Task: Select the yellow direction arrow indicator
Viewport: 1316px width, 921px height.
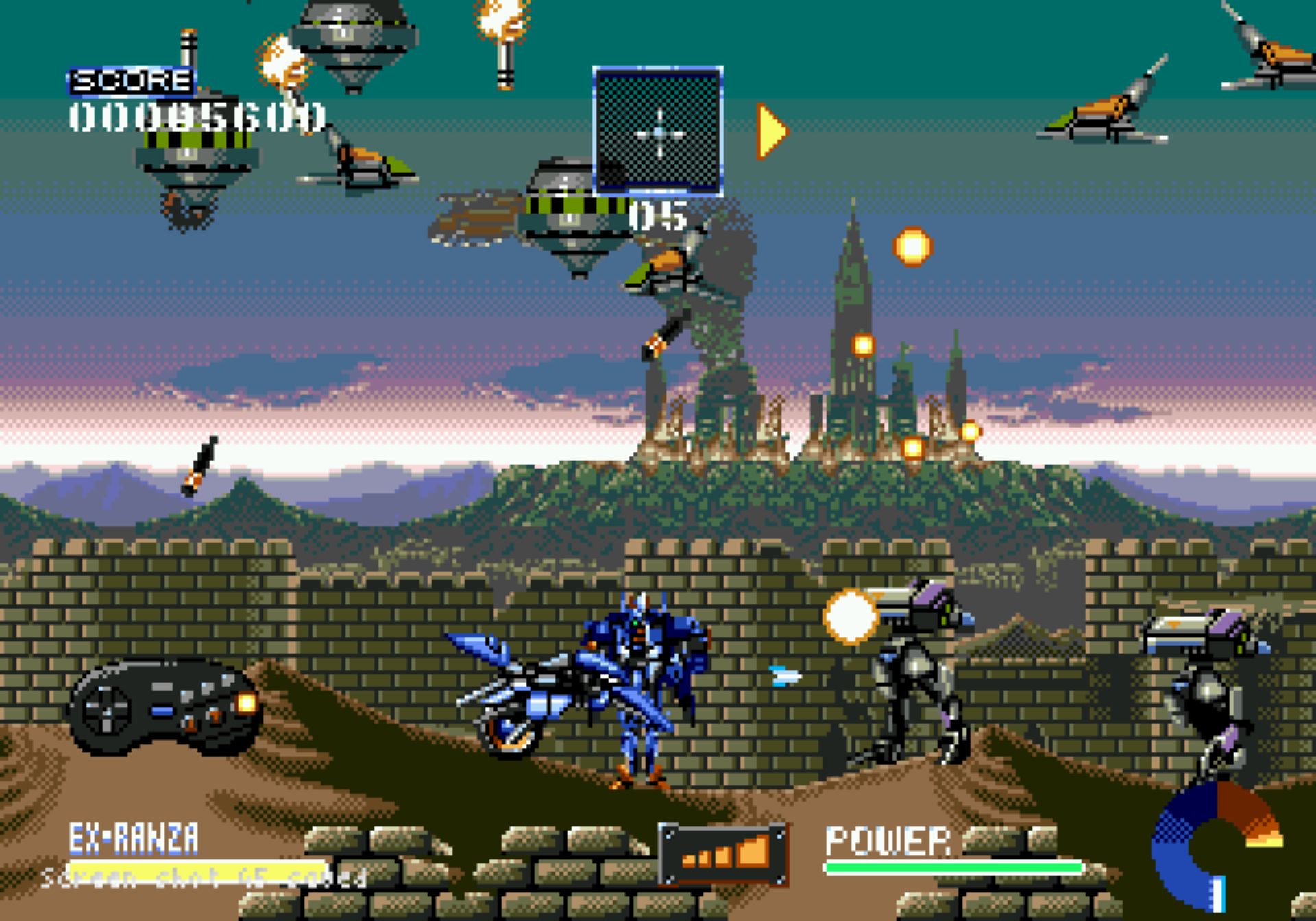Action: pos(772,131)
